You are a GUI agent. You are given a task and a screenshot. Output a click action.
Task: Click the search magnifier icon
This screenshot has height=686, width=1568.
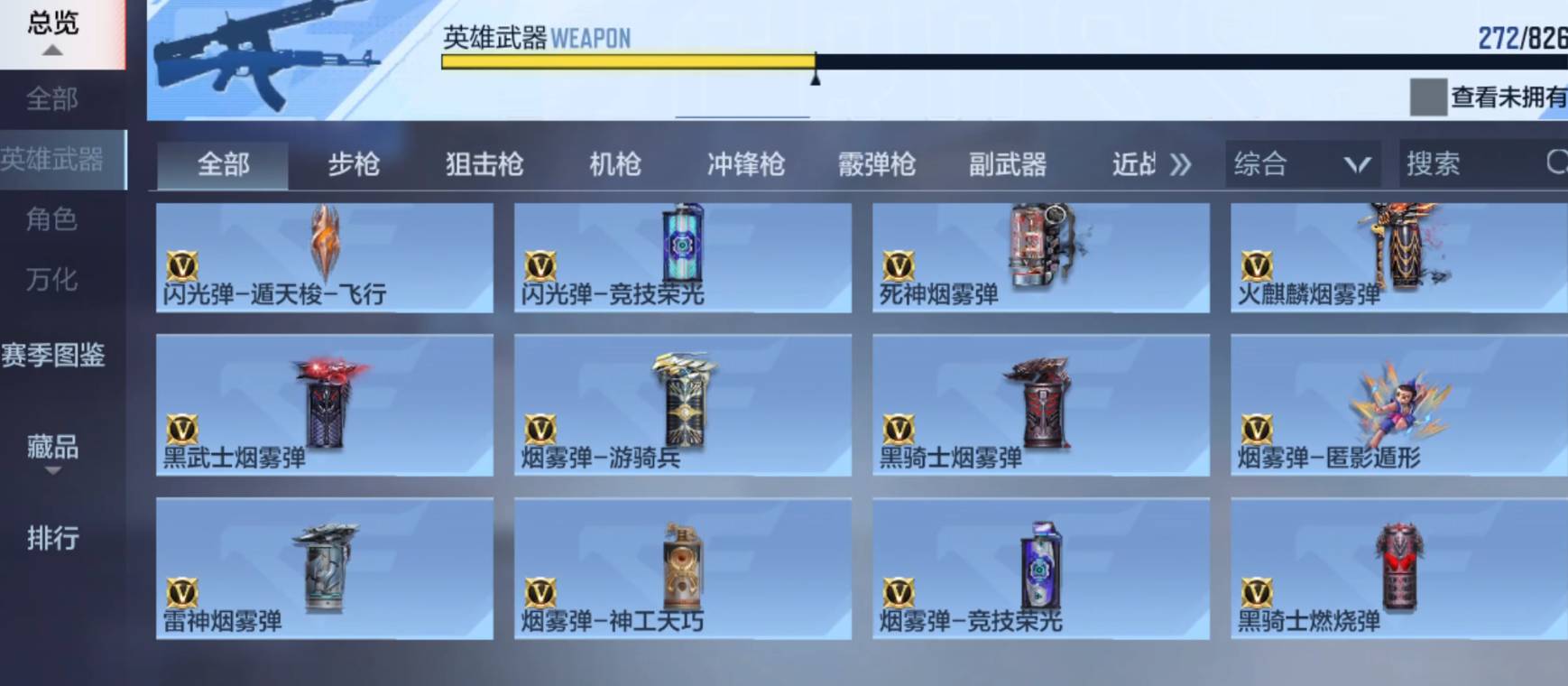point(1554,164)
